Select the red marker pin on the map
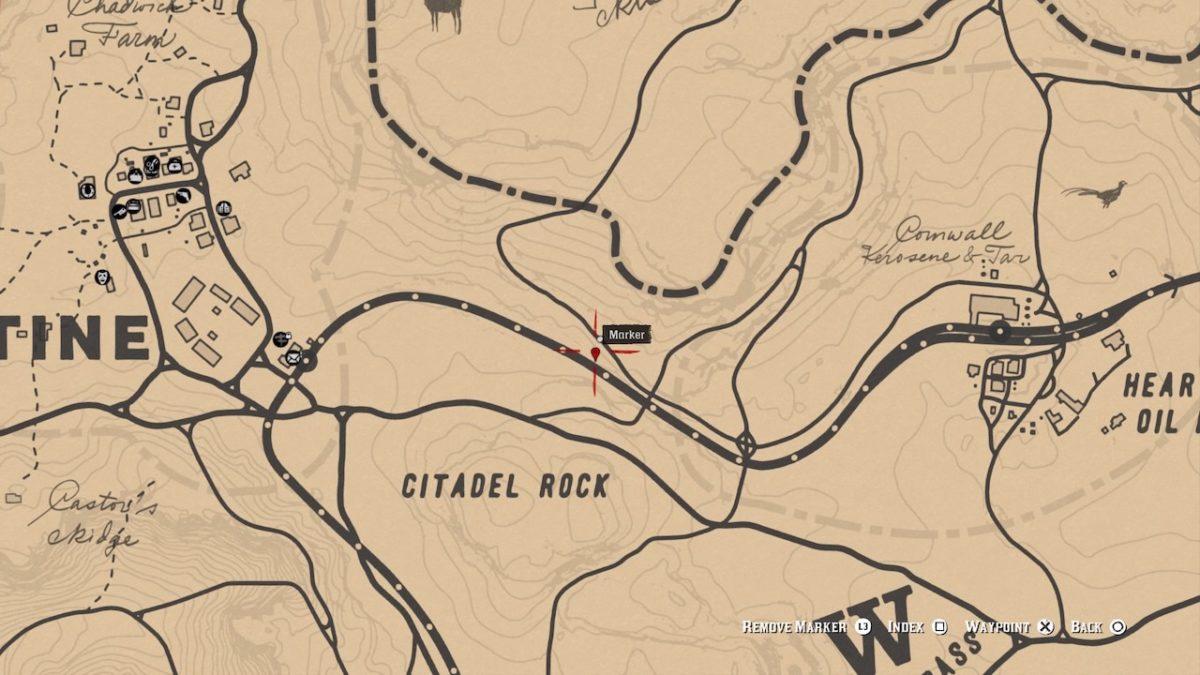Viewport: 1200px width, 675px height. click(596, 353)
